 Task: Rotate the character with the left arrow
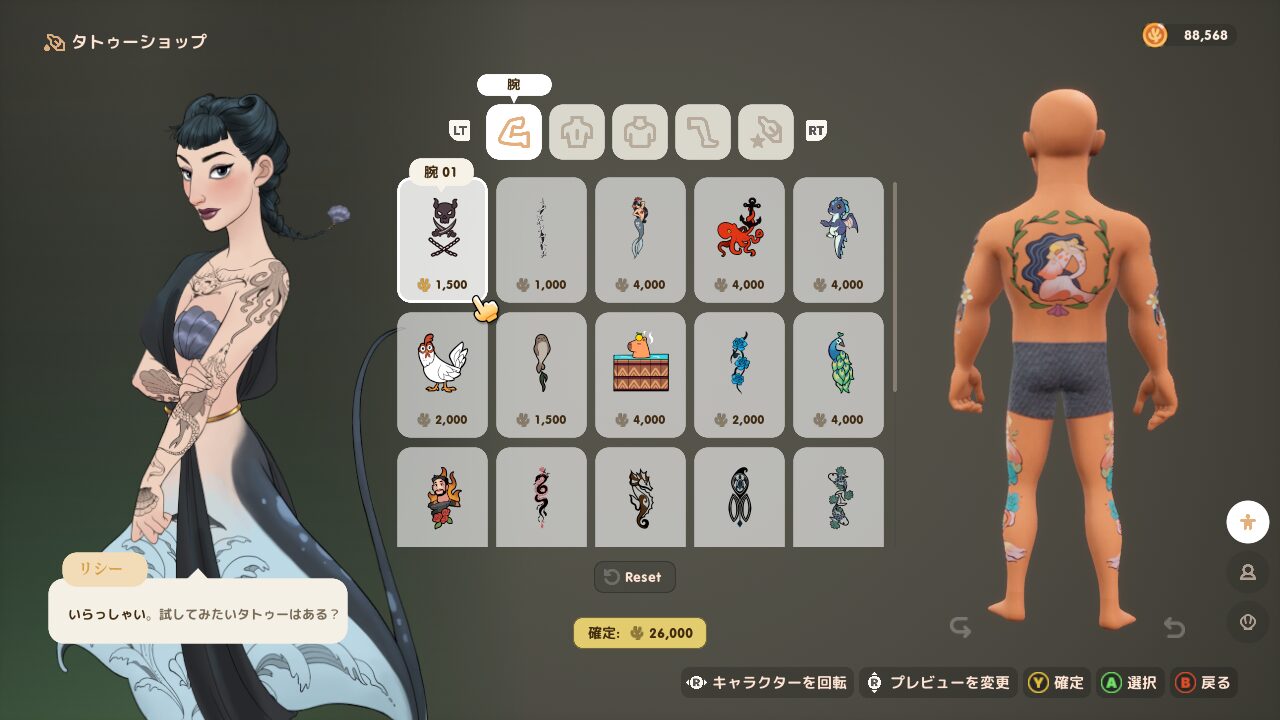(x=961, y=628)
